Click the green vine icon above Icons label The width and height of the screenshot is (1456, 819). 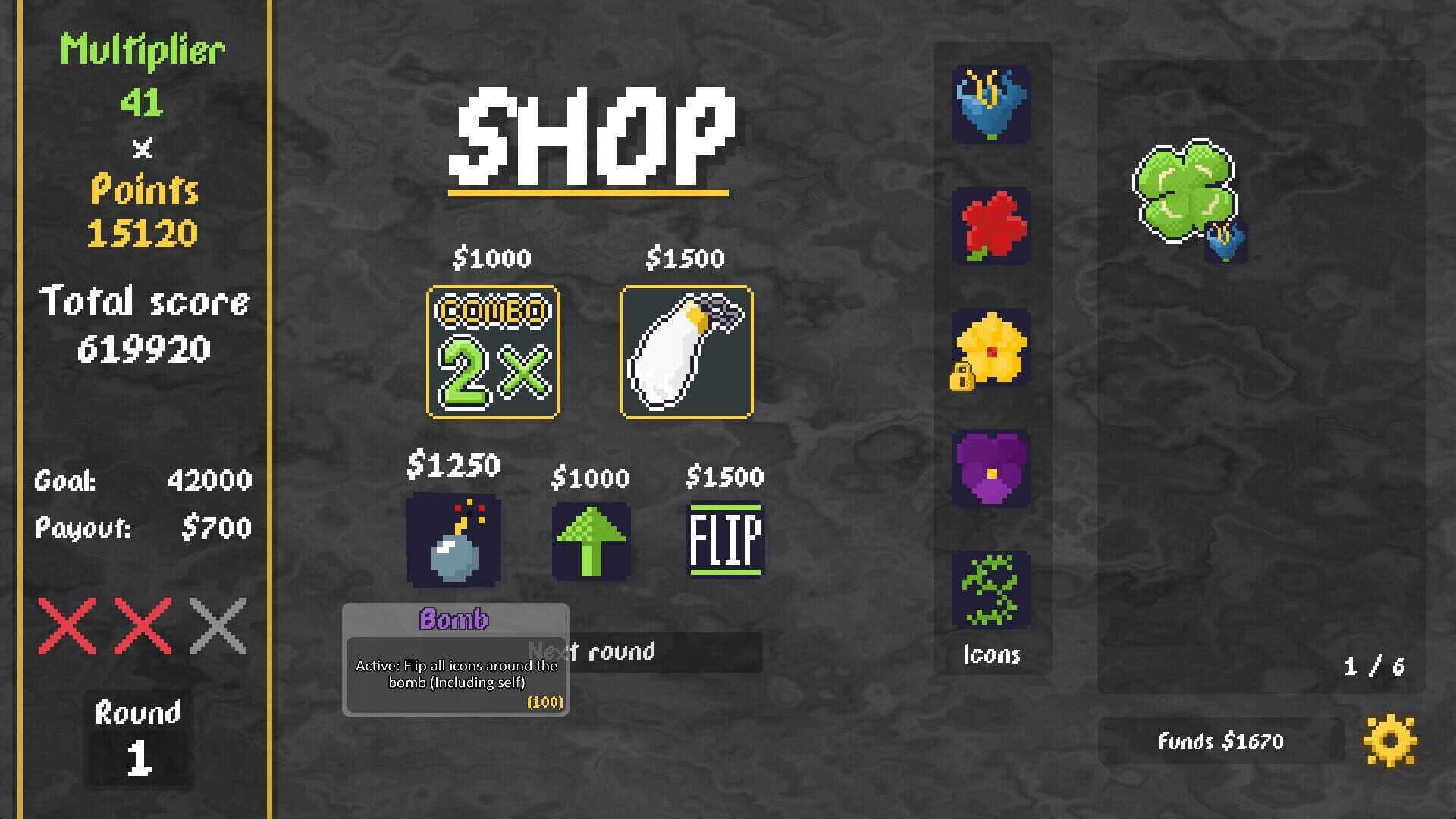(990, 591)
